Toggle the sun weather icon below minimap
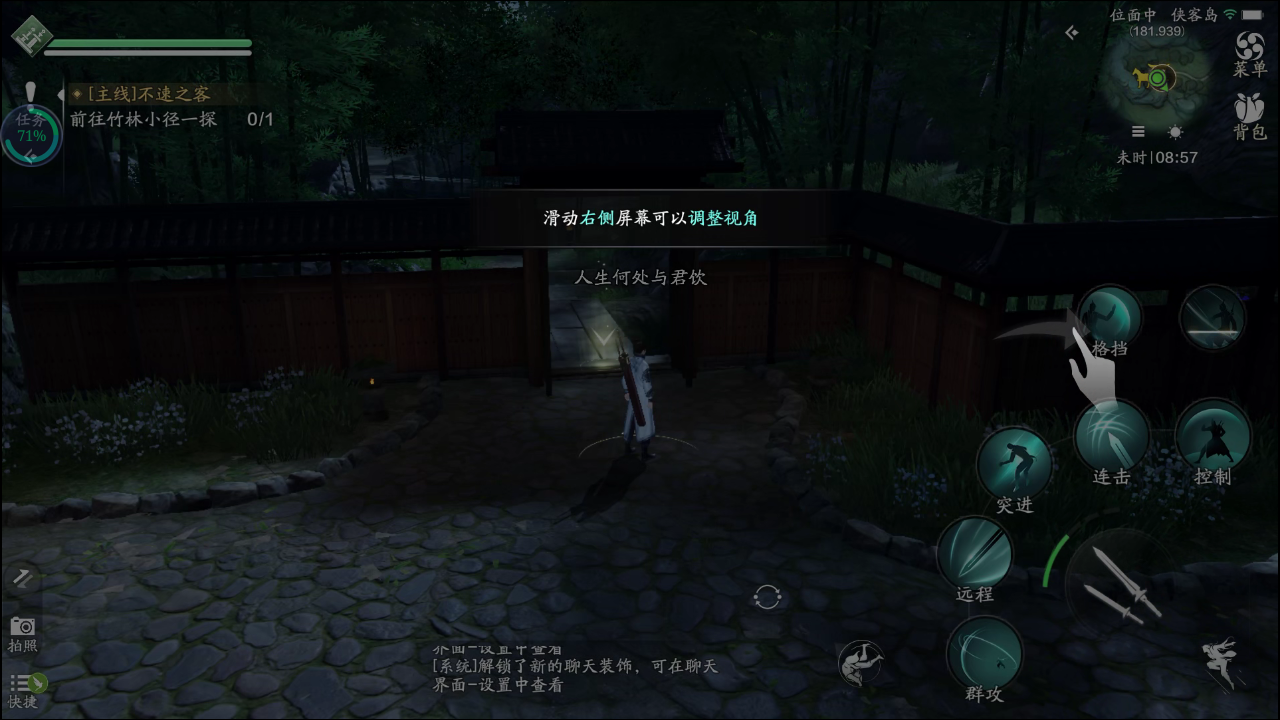 point(1173,131)
